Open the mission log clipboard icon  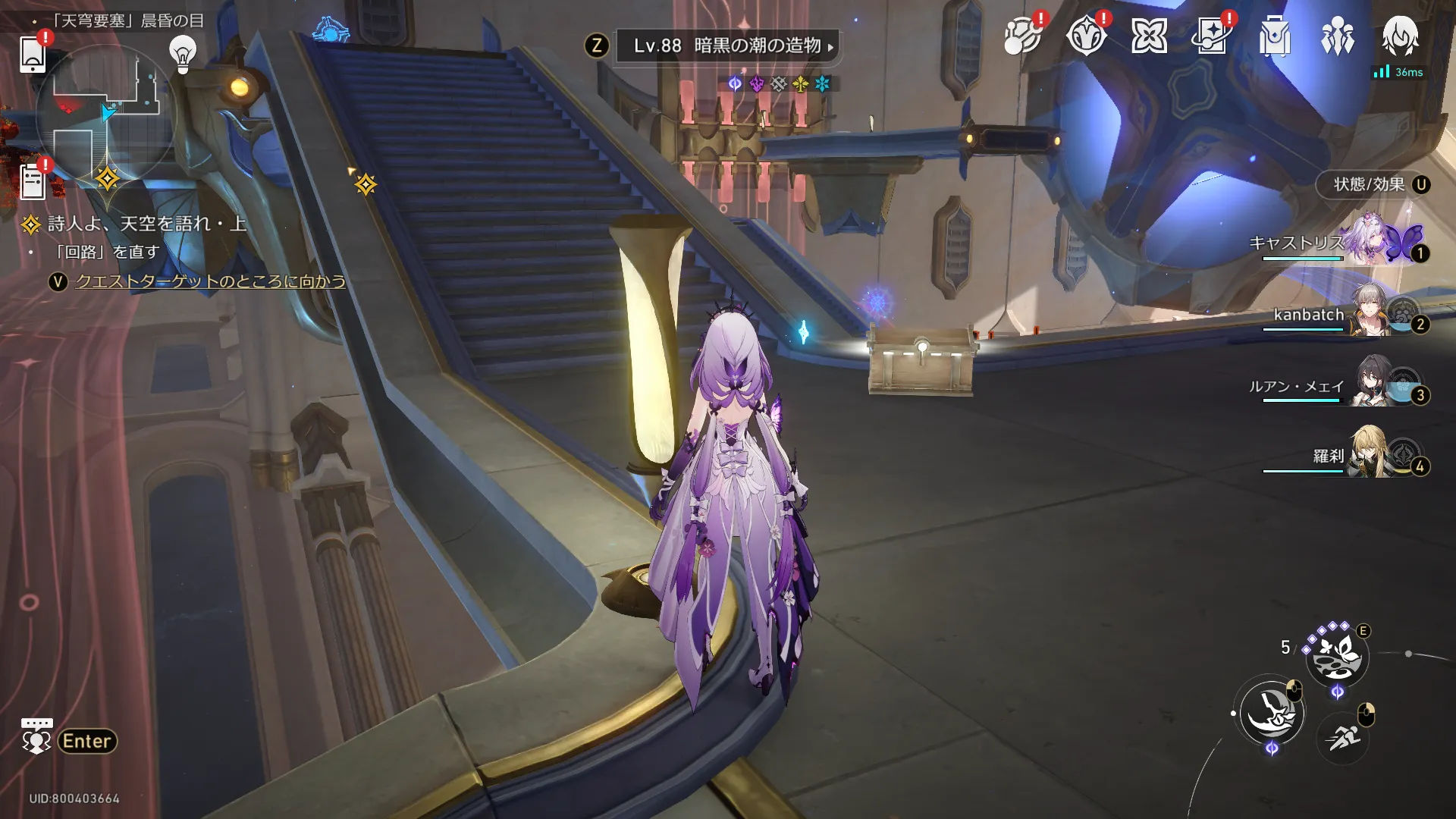tap(33, 182)
